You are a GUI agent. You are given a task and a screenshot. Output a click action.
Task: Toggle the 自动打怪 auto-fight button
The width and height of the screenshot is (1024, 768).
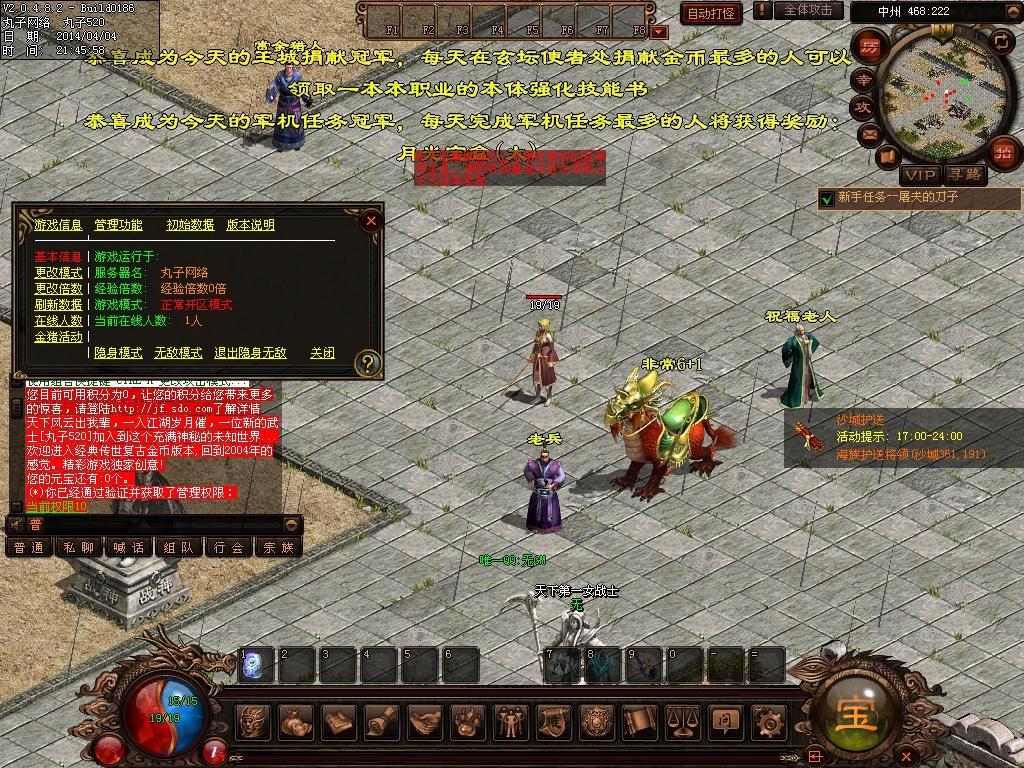pos(711,13)
